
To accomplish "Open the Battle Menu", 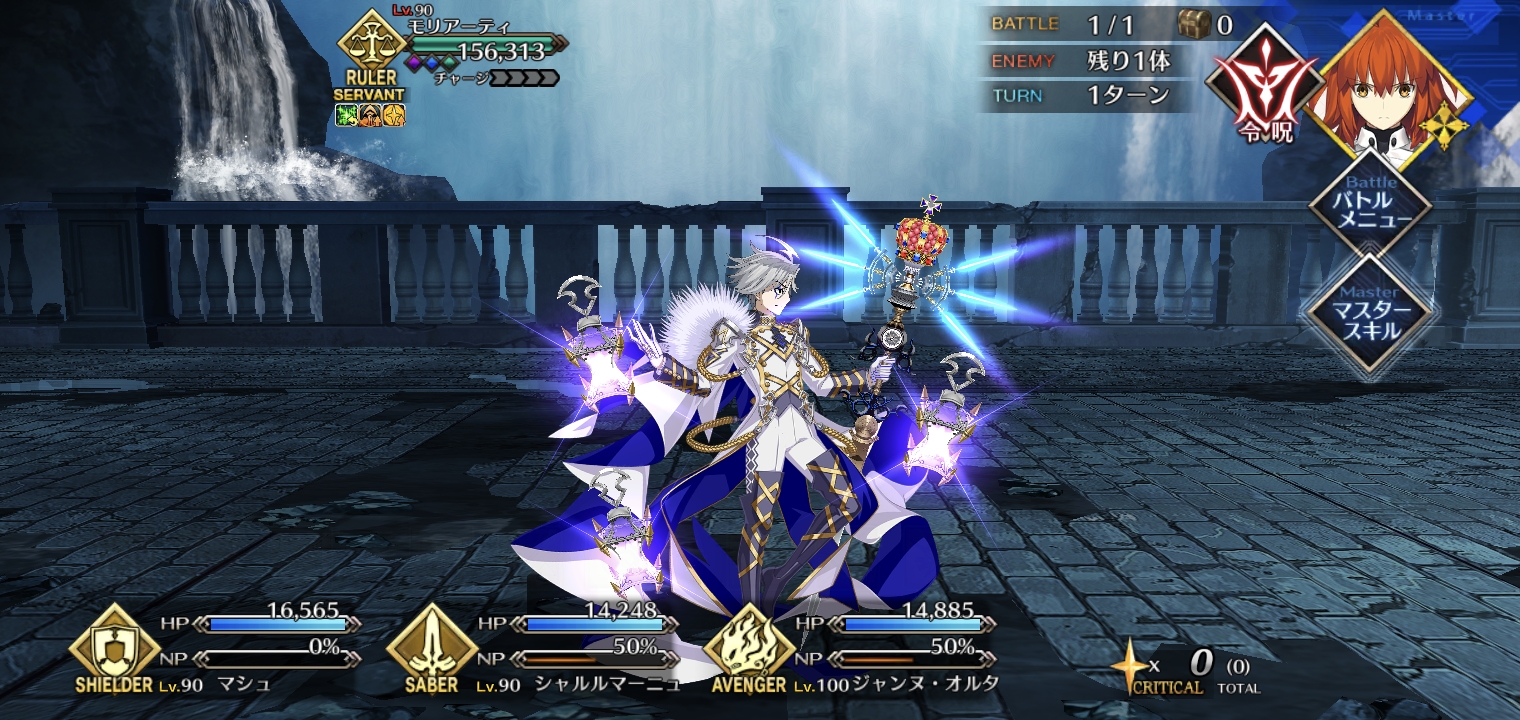I will point(1369,203).
